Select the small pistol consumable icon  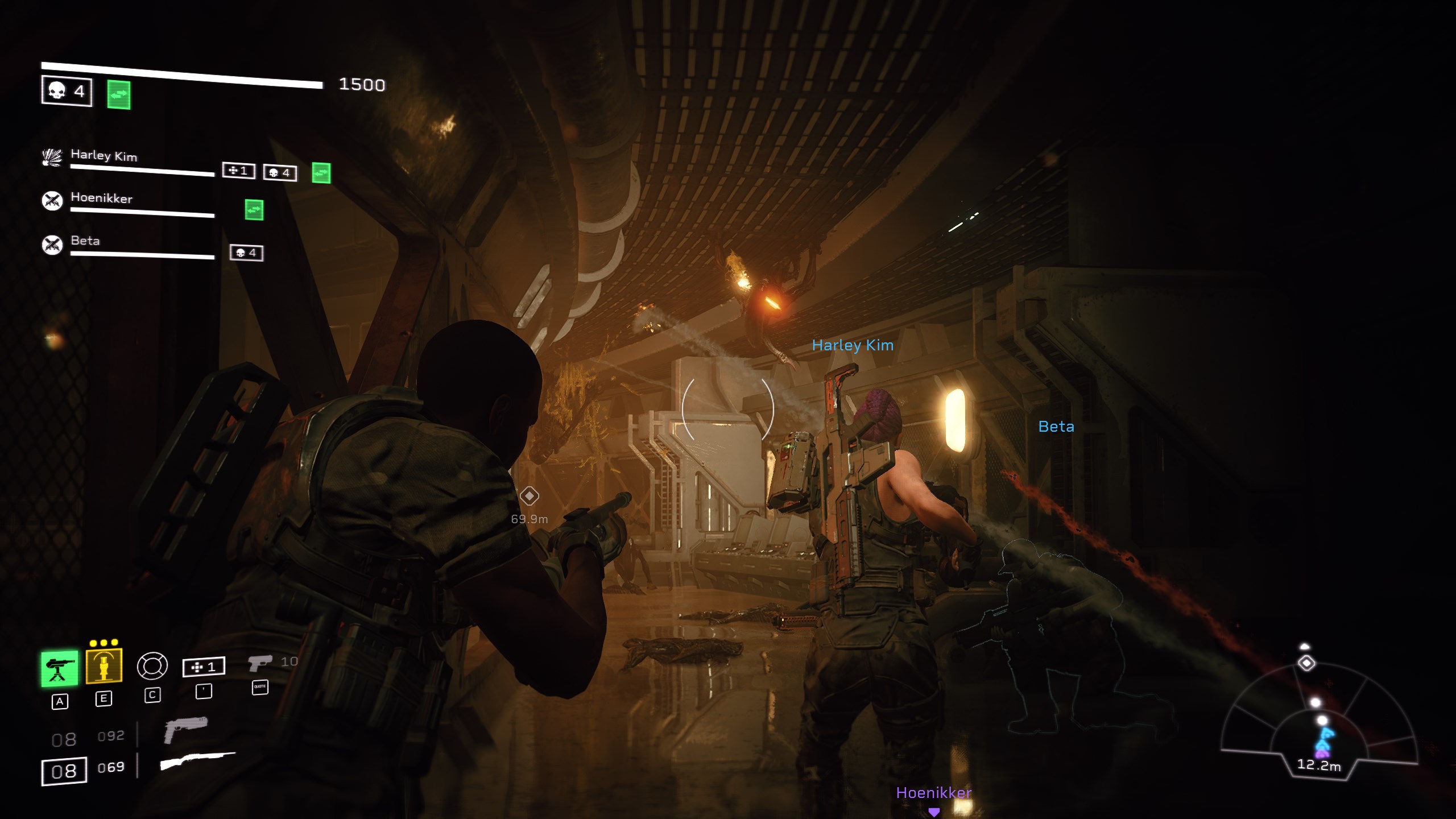(x=260, y=663)
